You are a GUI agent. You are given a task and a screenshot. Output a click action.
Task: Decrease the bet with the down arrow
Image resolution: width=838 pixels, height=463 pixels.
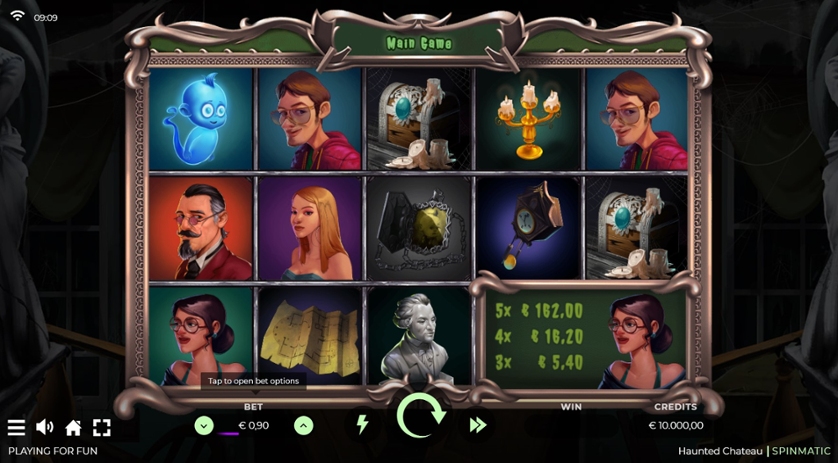(204, 426)
